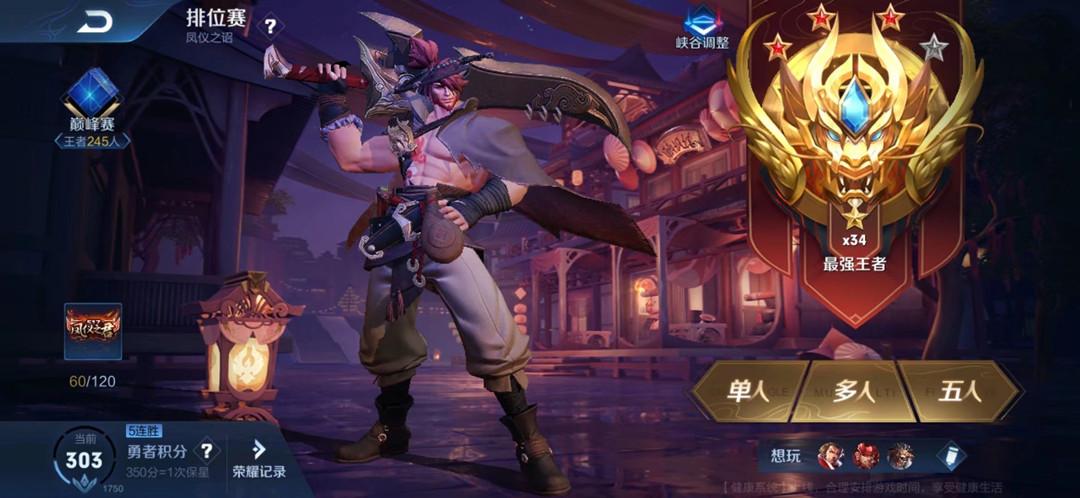Open the help icon next to 排位赛

271,26
